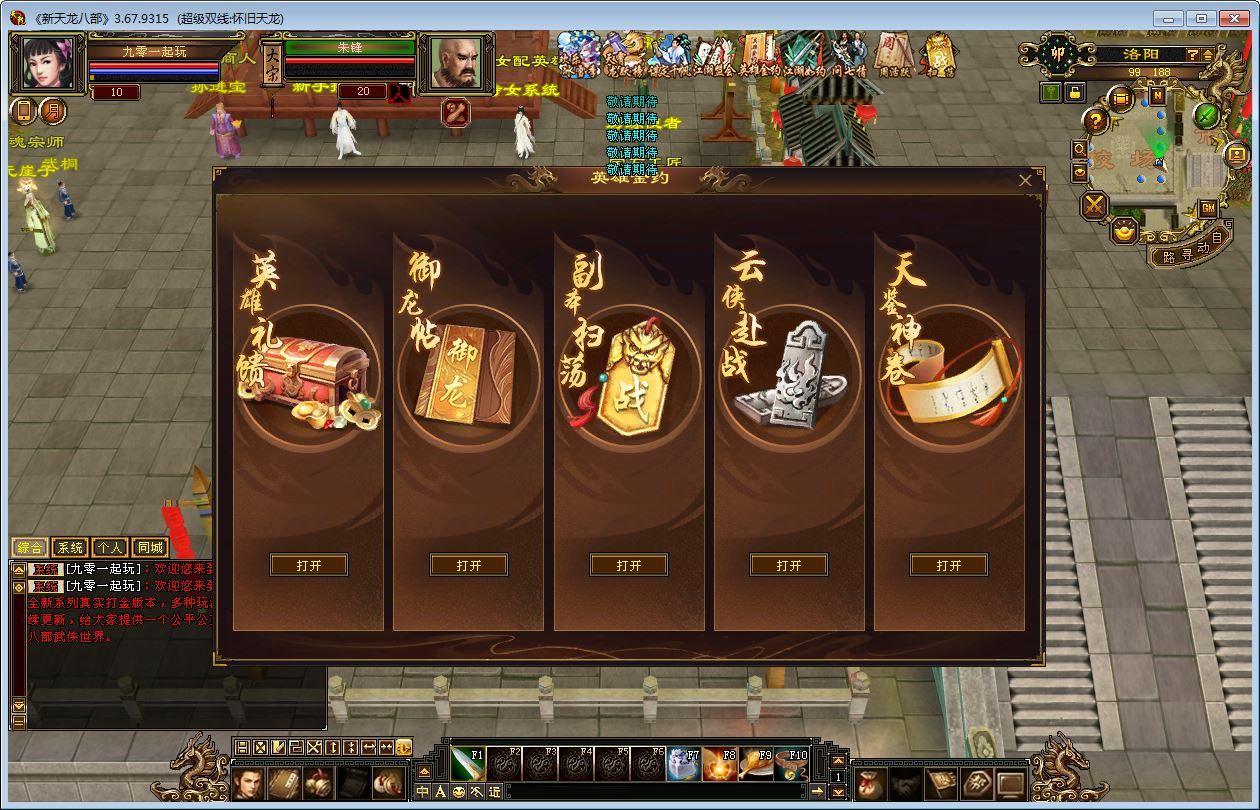Viewport: 1260px width, 810px height.
Task: Select the 个人 chat tab
Action: pyautogui.click(x=109, y=548)
